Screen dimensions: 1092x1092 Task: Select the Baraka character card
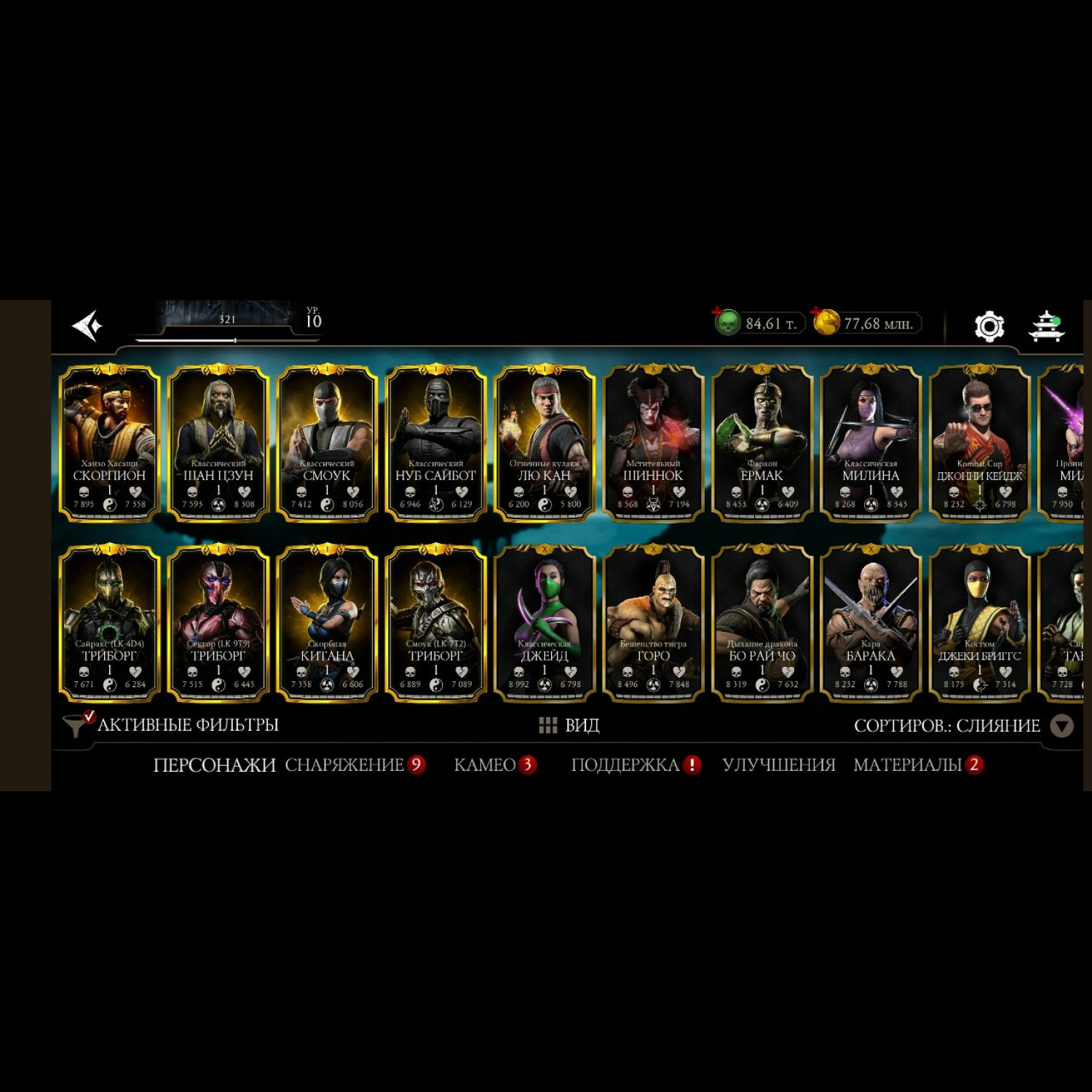pyautogui.click(x=871, y=624)
